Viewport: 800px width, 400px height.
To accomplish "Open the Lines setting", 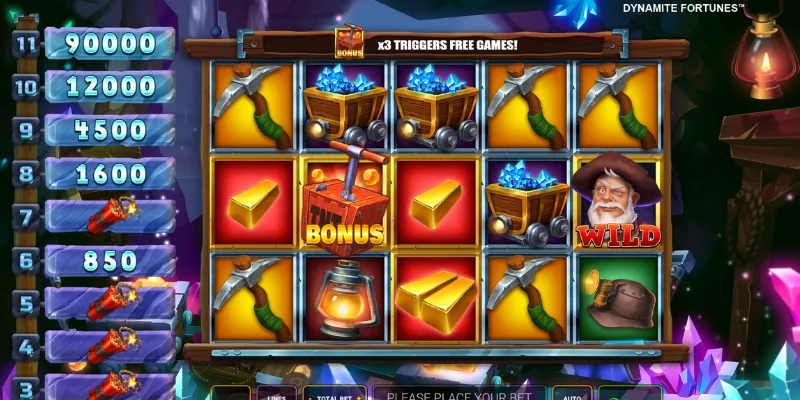I will 274,393.
